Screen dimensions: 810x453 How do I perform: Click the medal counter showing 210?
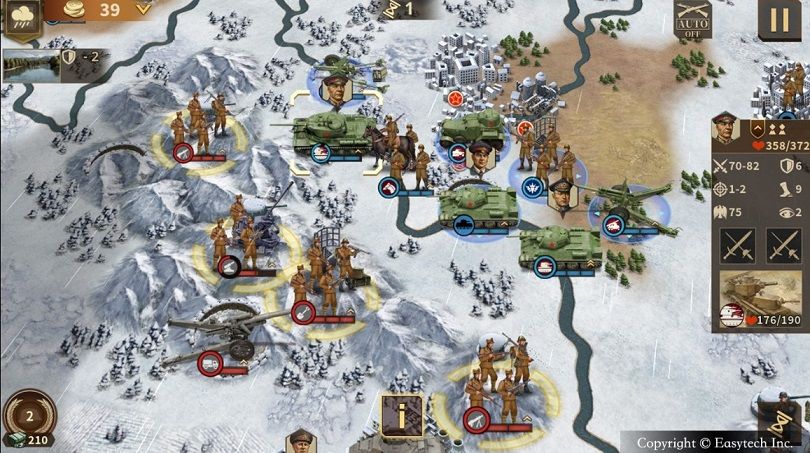pyautogui.click(x=29, y=437)
